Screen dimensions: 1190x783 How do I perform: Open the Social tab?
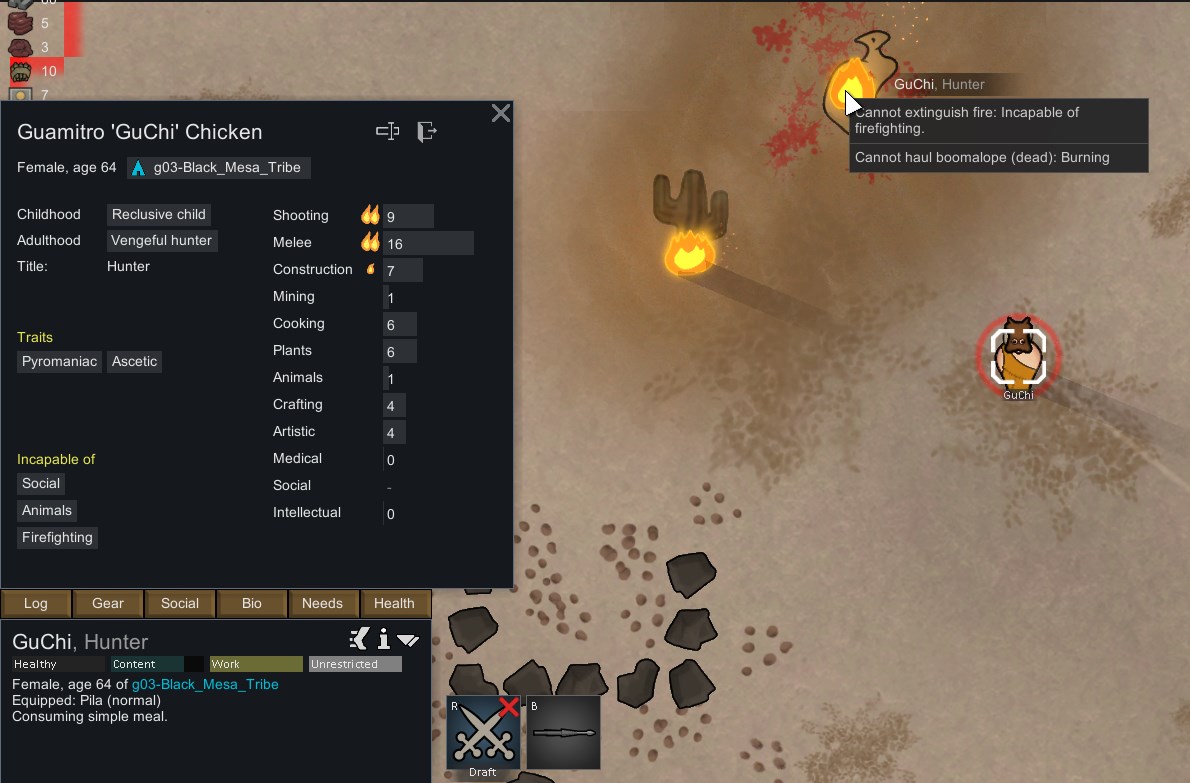180,604
